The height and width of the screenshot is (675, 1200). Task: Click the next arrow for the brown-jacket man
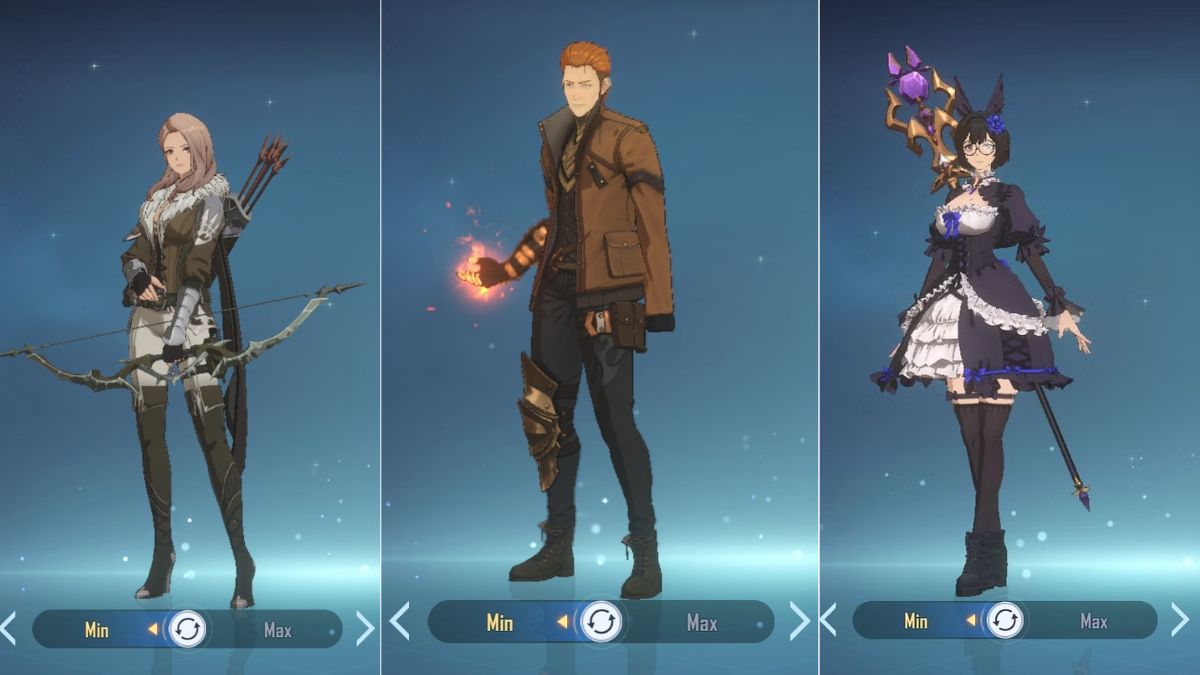click(x=799, y=621)
